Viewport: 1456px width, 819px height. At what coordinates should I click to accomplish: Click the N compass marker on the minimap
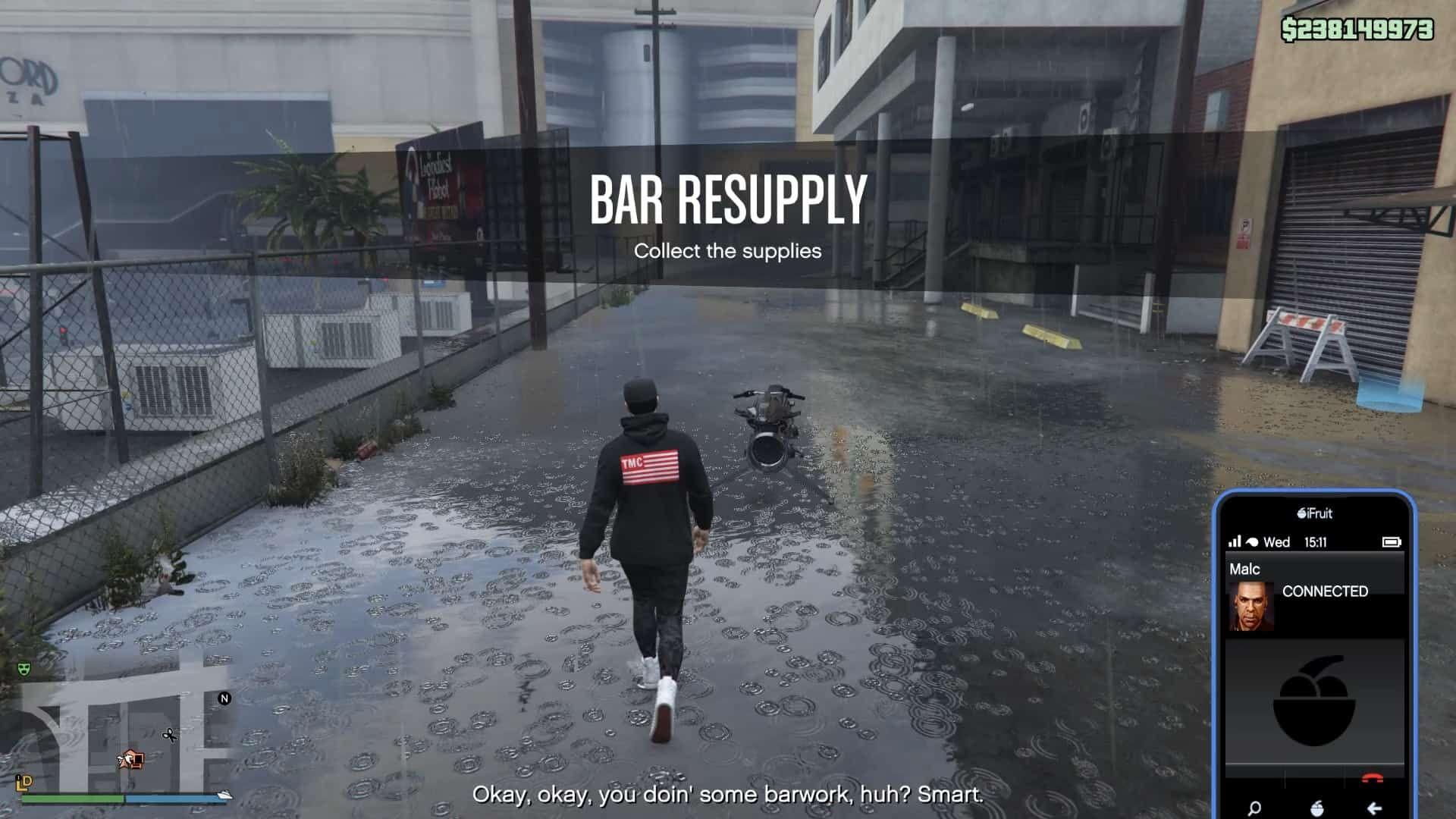[x=224, y=698]
